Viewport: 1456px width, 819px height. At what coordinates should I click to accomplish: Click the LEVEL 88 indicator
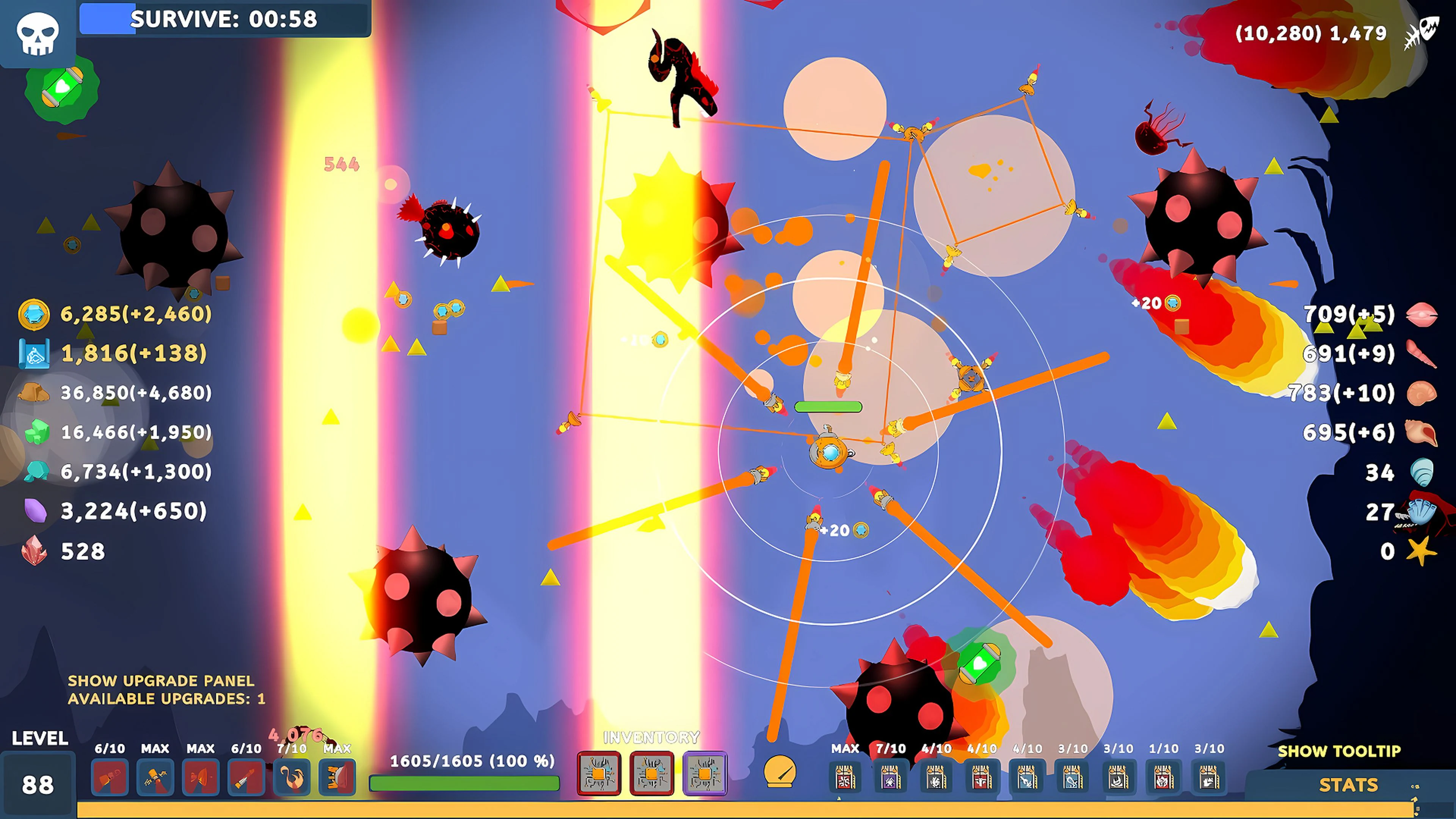coord(37,783)
